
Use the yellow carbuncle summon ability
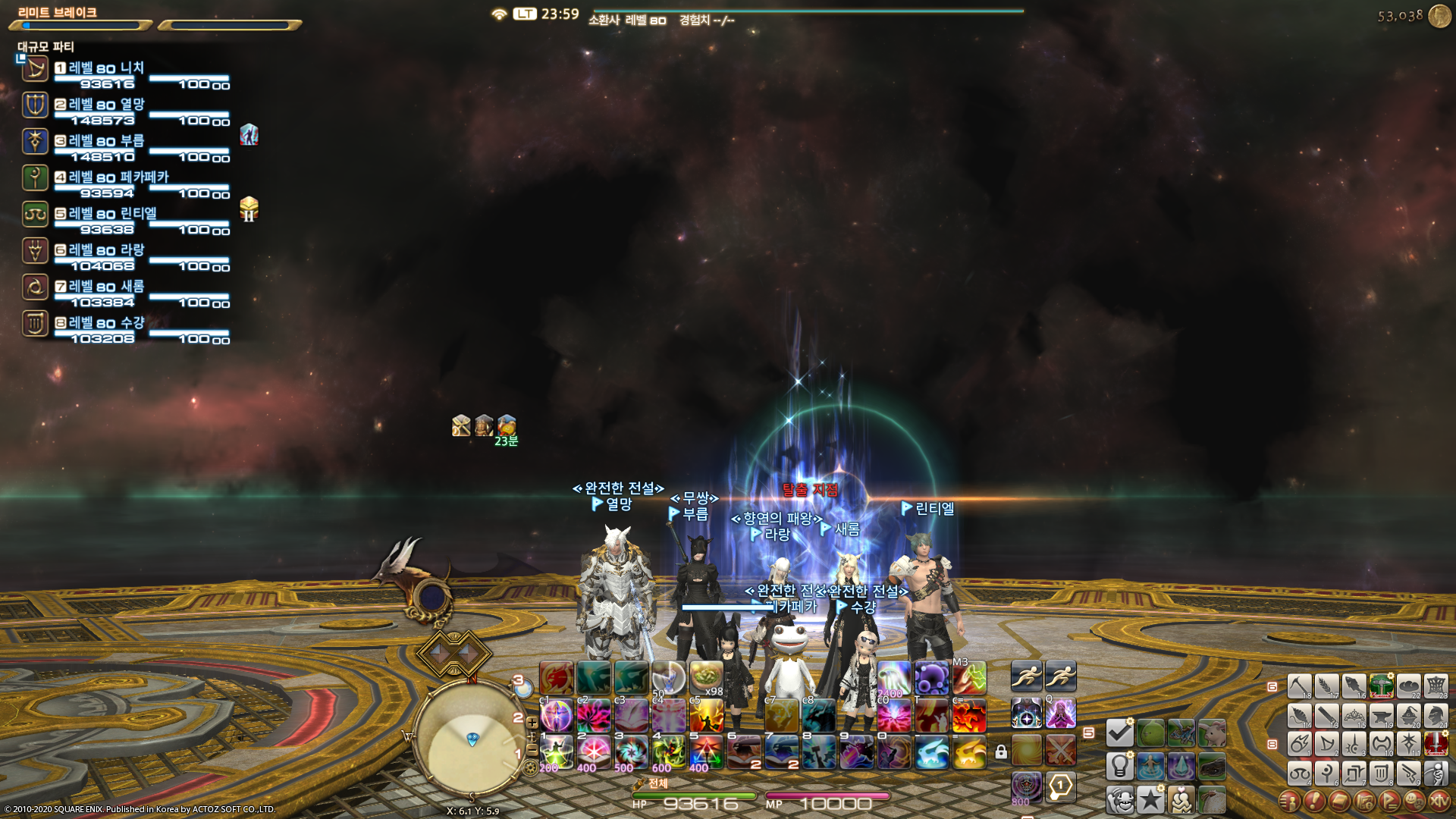pos(969,752)
